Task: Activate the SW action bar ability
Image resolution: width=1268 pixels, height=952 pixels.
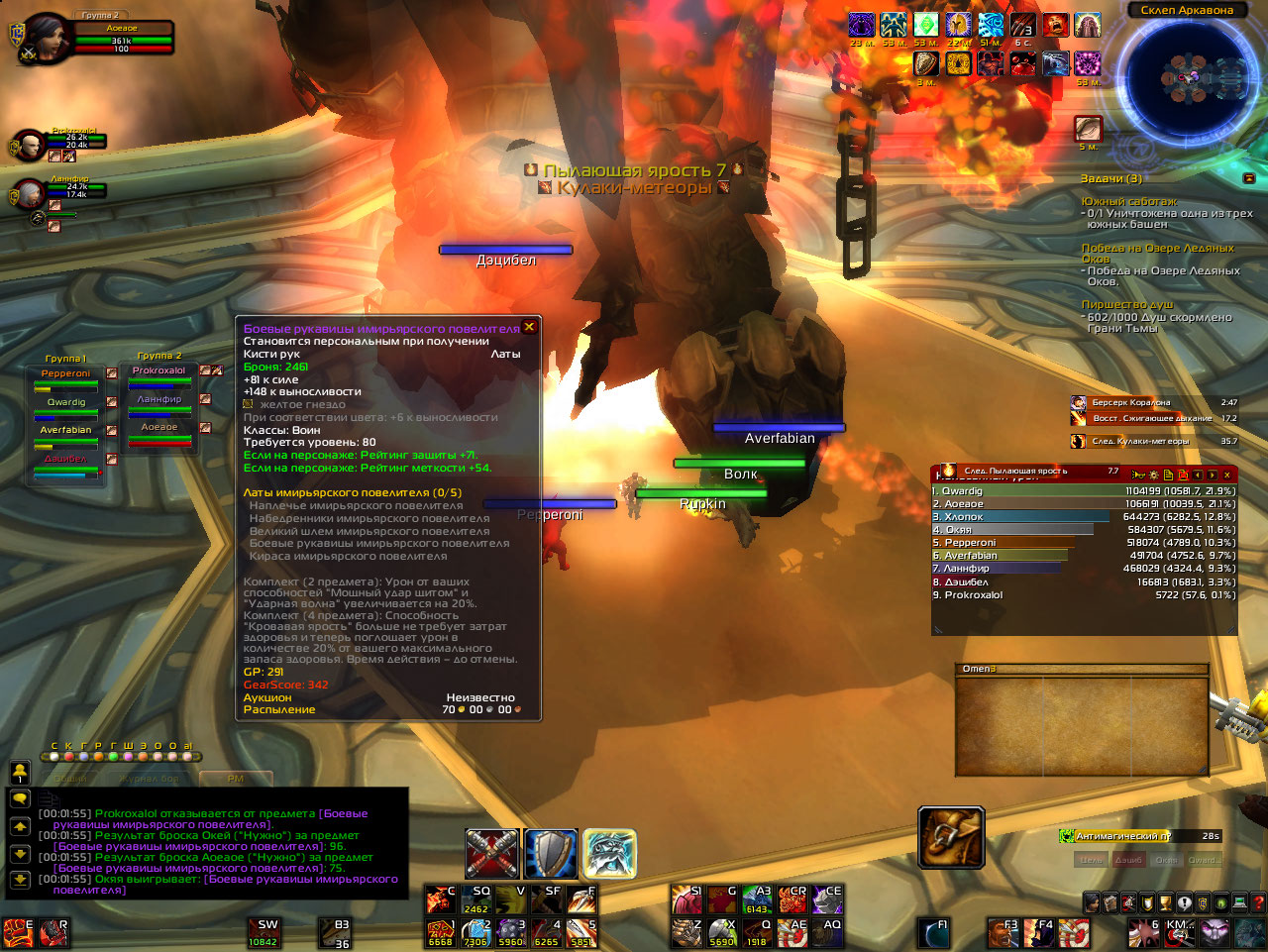Action: click(x=263, y=932)
